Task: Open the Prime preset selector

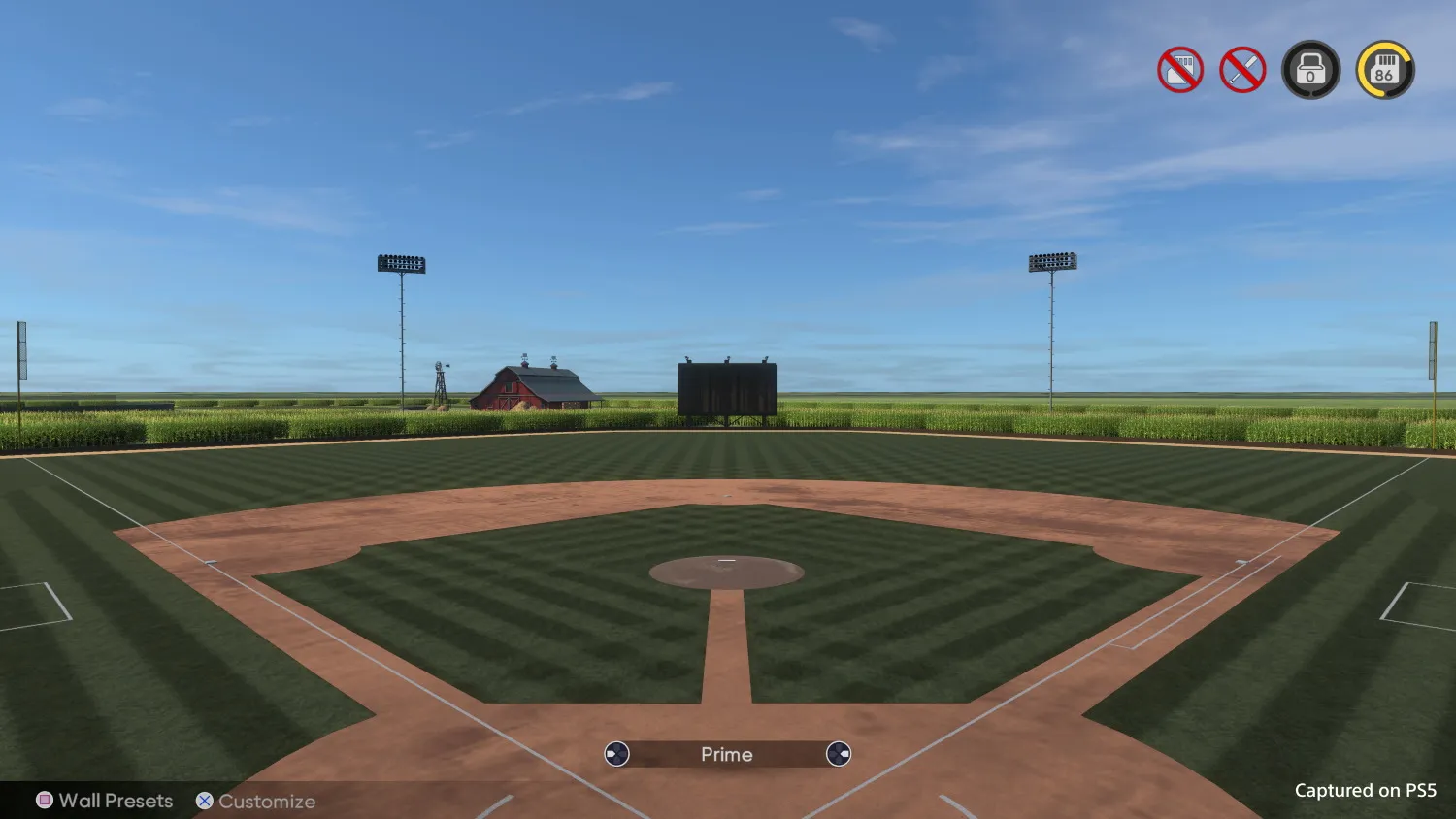Action: (x=726, y=754)
